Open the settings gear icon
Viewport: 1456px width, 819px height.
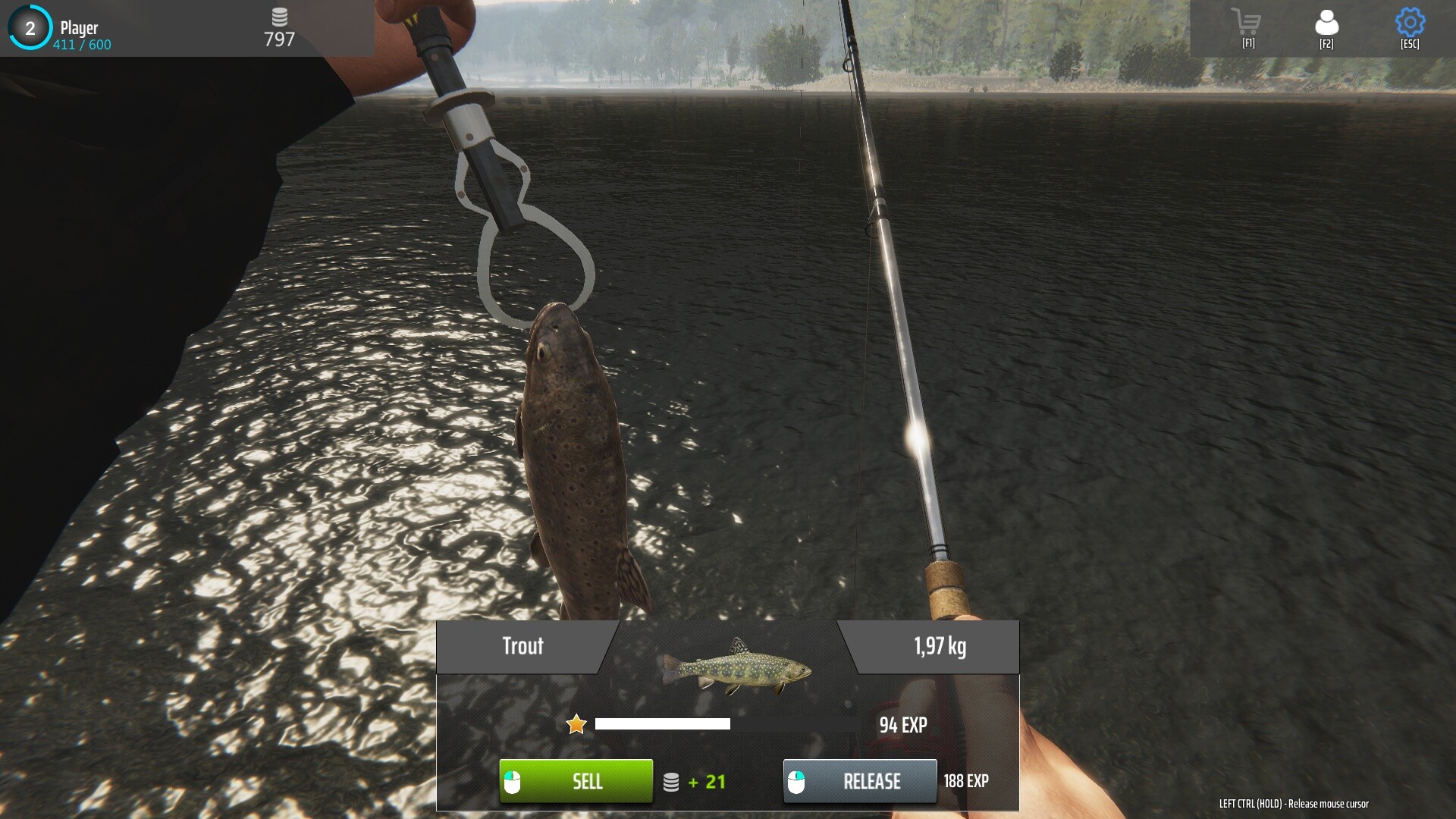(1408, 24)
